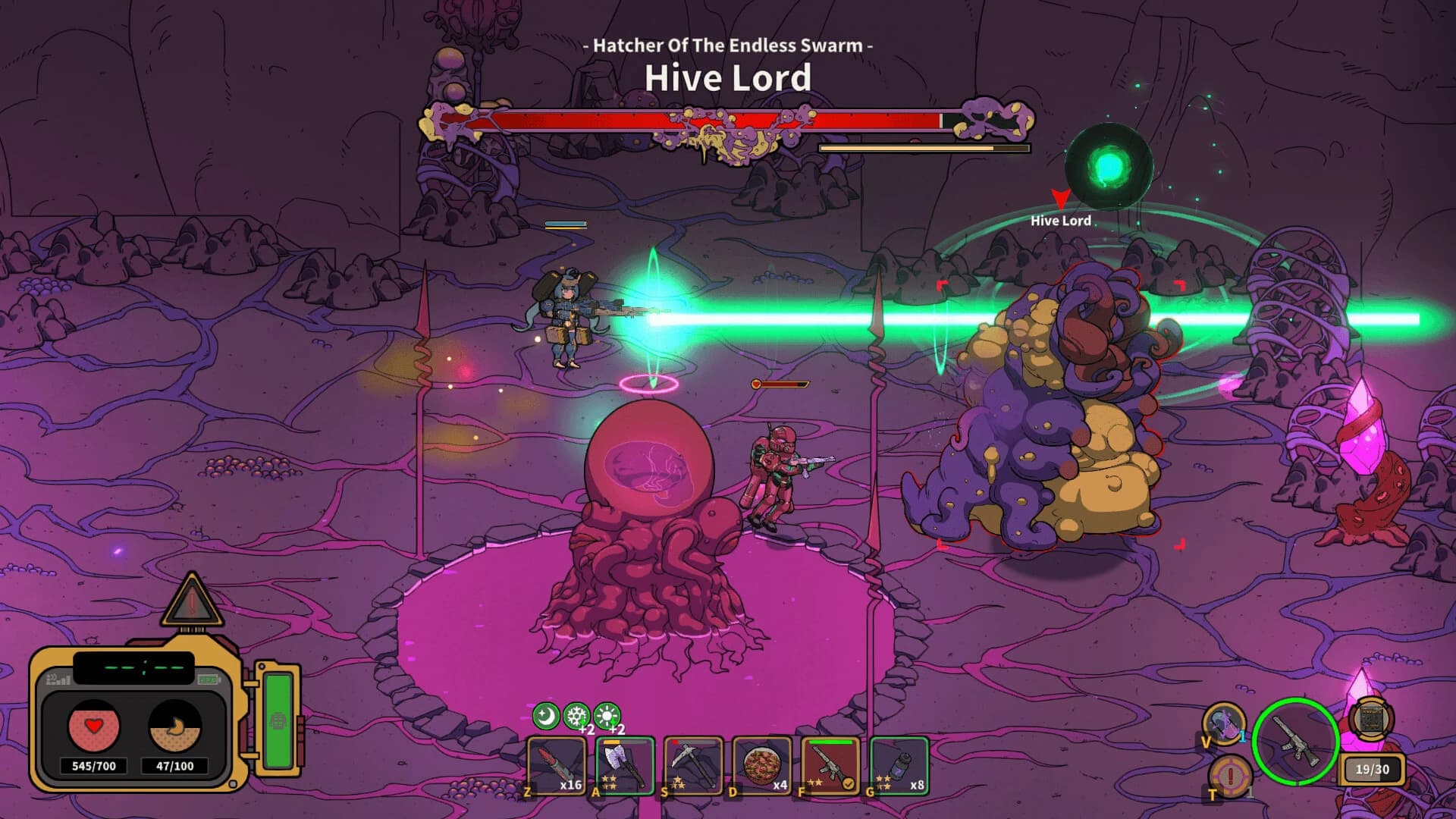The width and height of the screenshot is (1456, 819).
Task: Select the pickaxe in hotbar slot S
Action: [693, 766]
